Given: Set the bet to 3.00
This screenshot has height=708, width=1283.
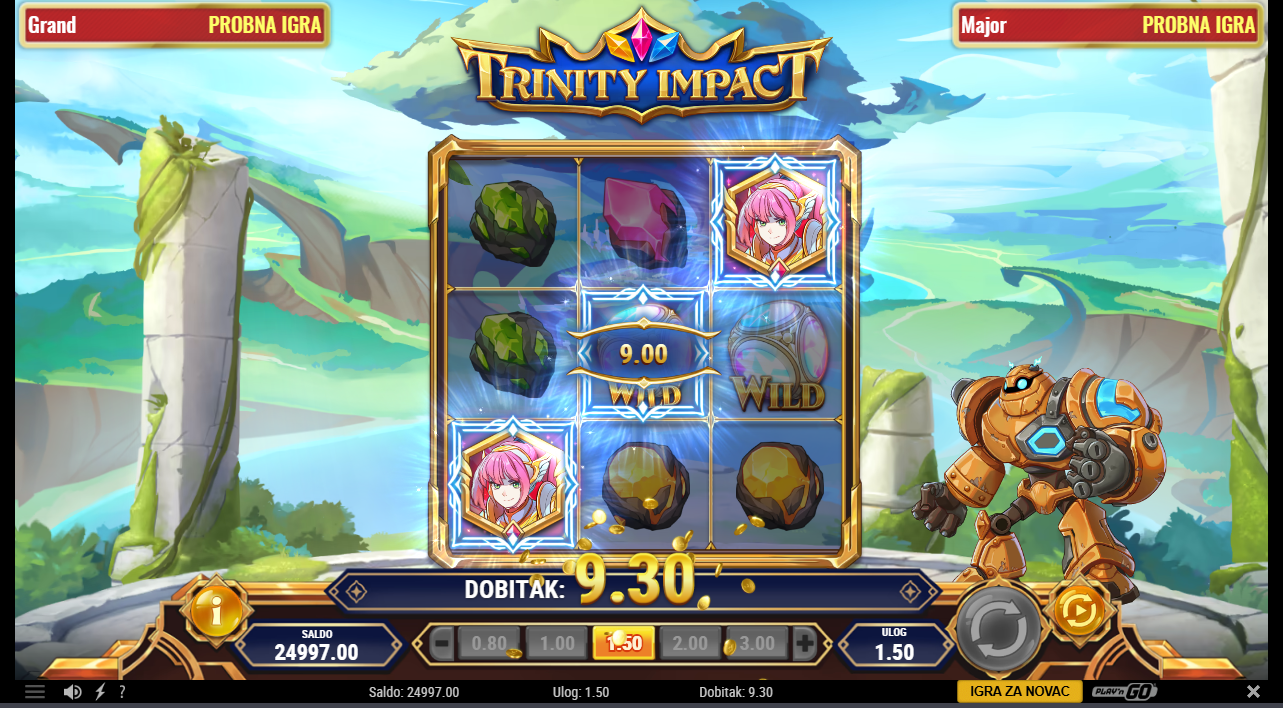Looking at the screenshot, I should (x=757, y=644).
